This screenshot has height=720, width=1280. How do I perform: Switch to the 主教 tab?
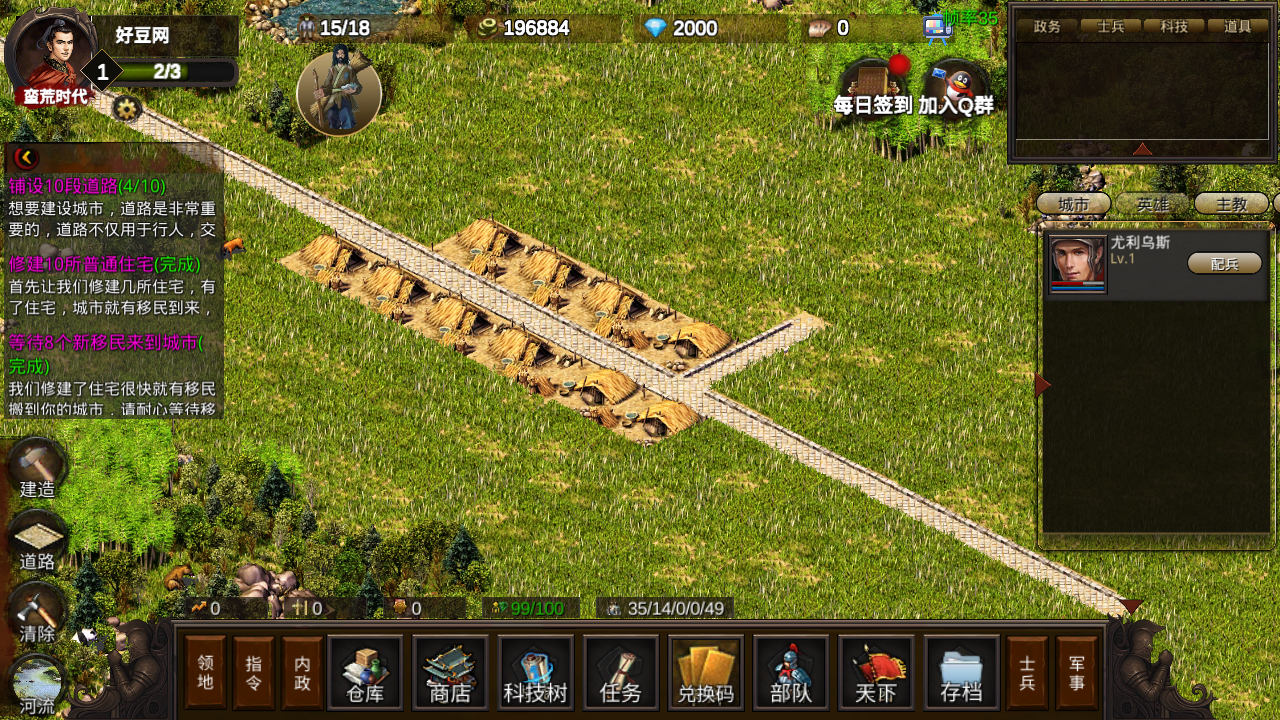point(1231,204)
